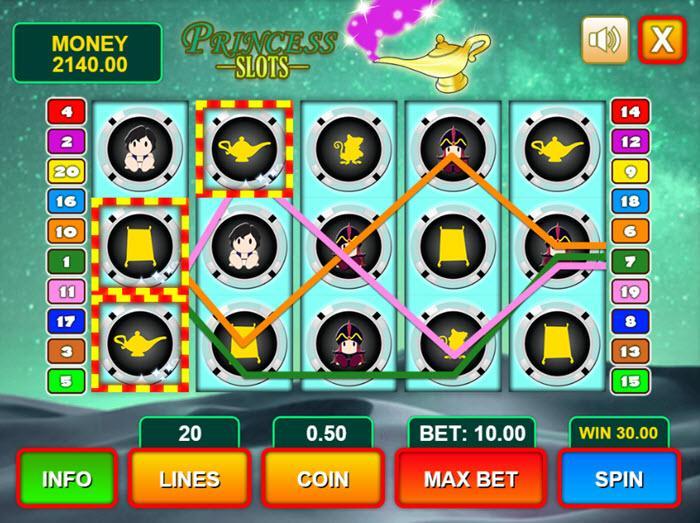Viewport: 700px width, 523px height.
Task: Set the maximum bet
Action: (x=469, y=479)
